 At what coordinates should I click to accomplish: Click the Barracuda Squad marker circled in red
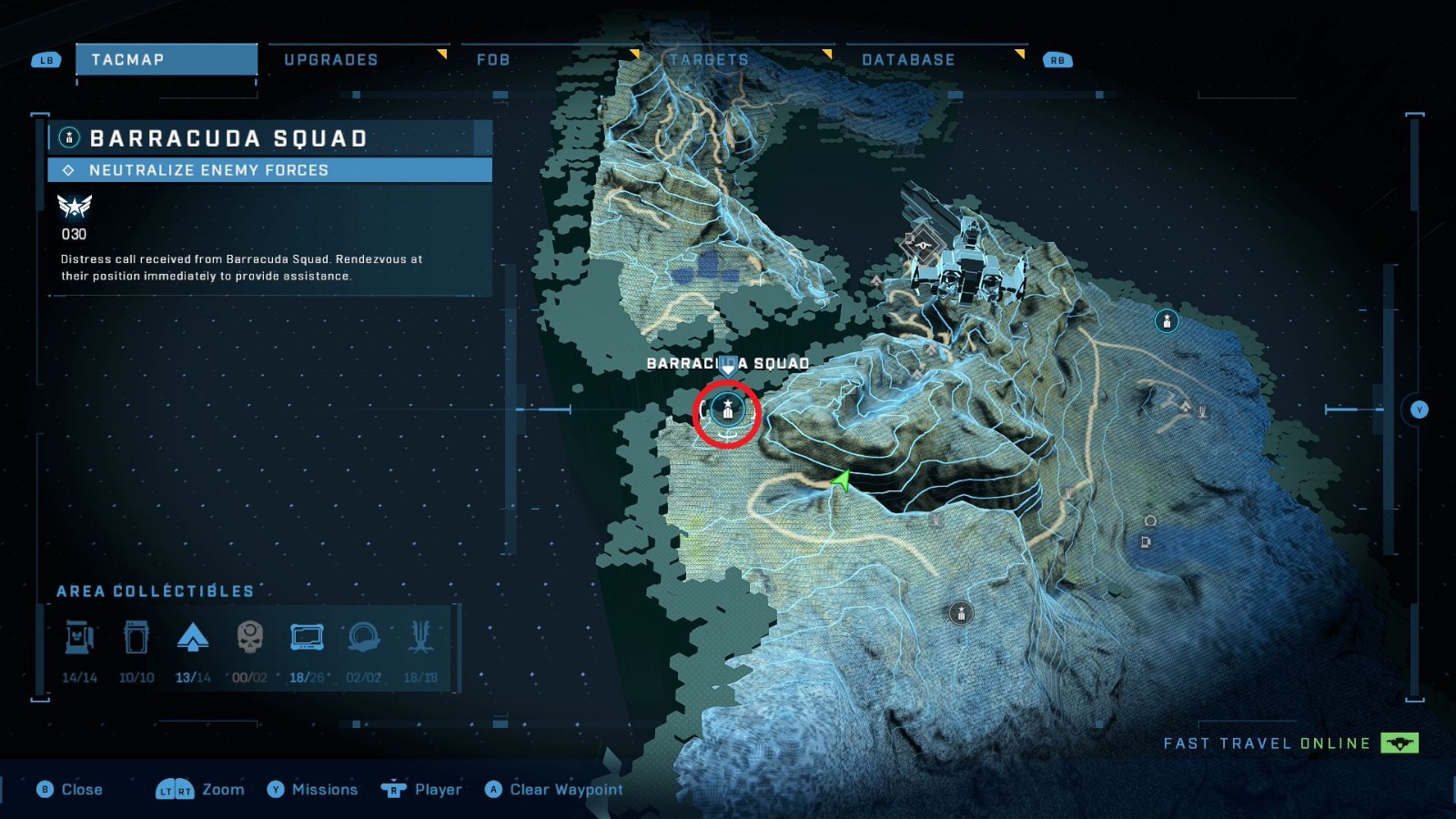pyautogui.click(x=727, y=410)
